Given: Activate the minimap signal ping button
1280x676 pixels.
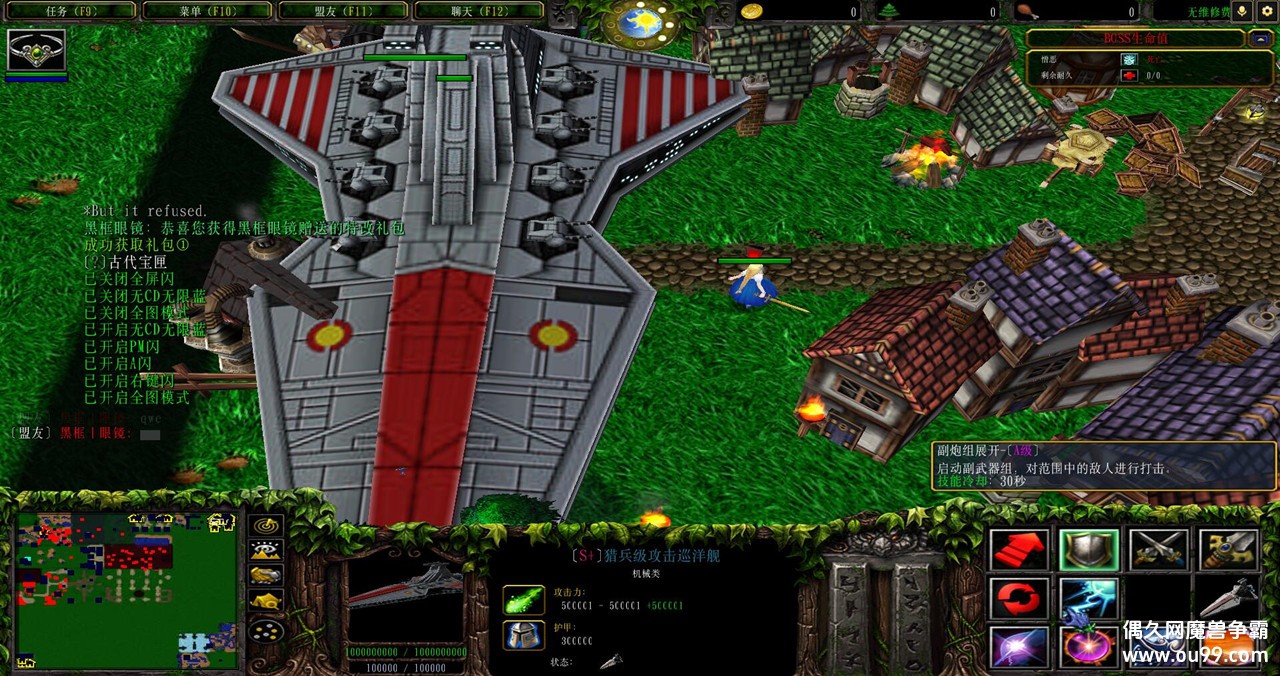Looking at the screenshot, I should 266,526.
